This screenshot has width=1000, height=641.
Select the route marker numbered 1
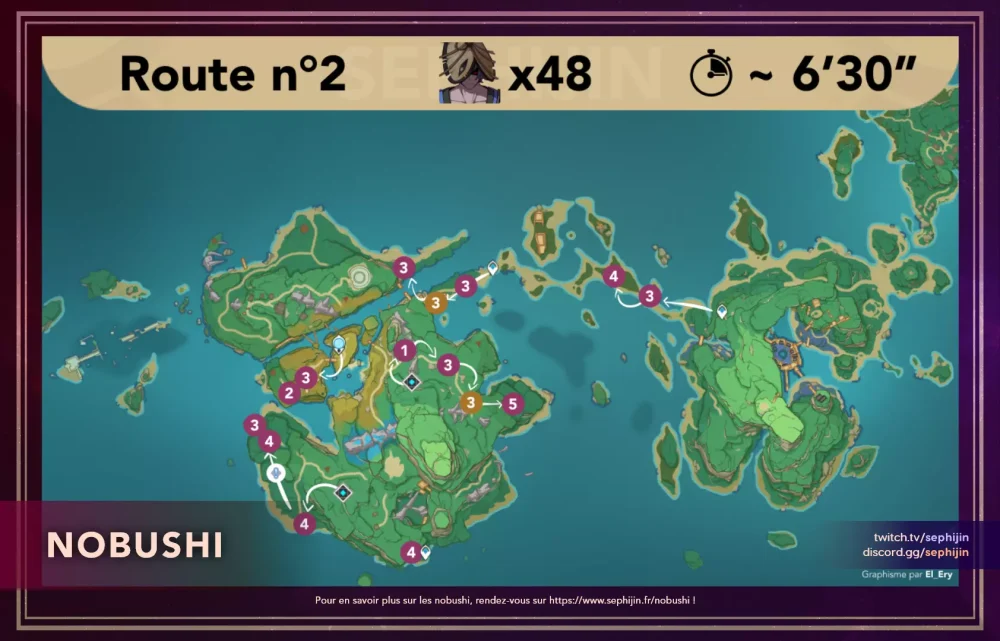click(403, 350)
